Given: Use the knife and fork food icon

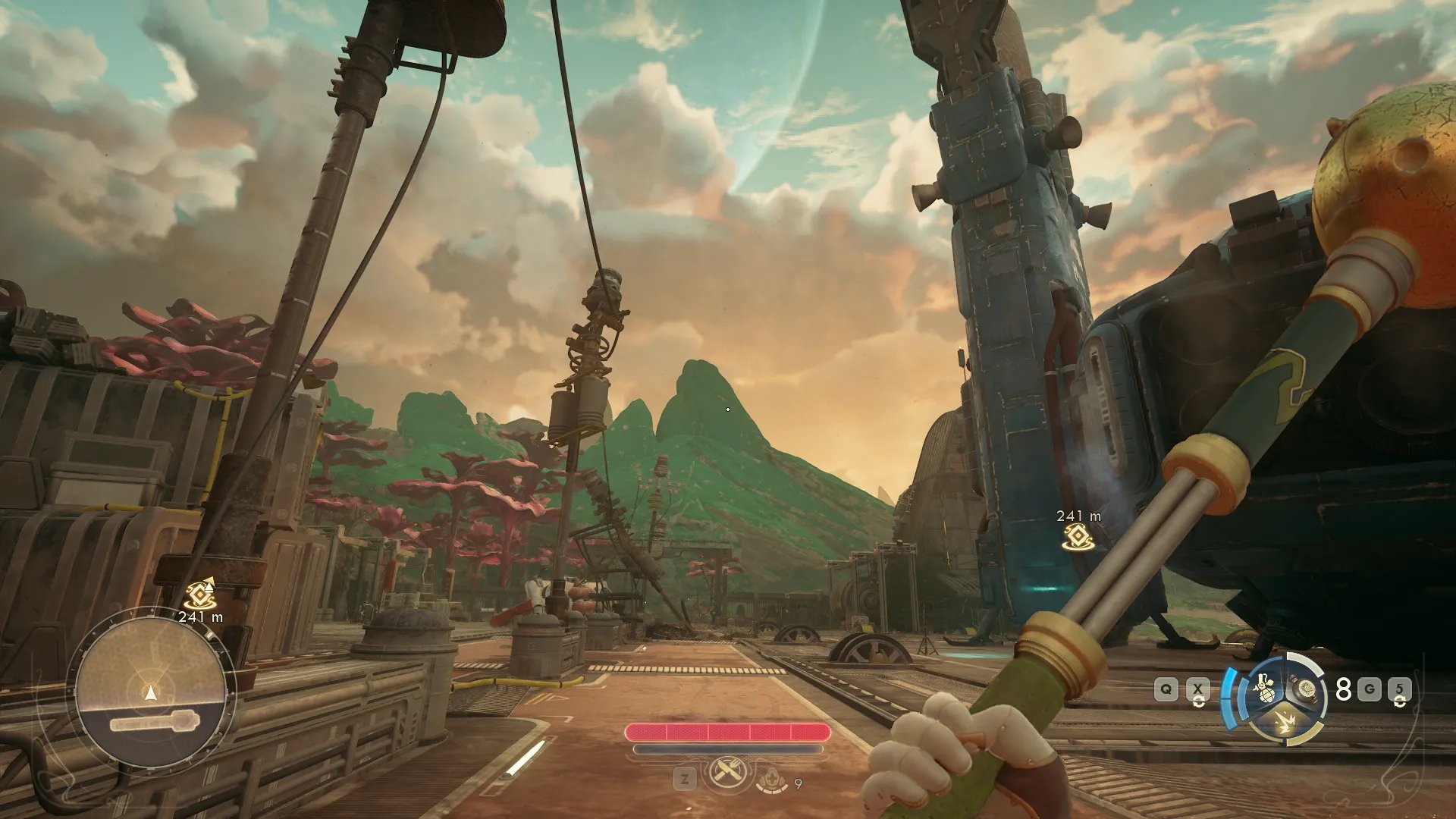Looking at the screenshot, I should point(728,774).
